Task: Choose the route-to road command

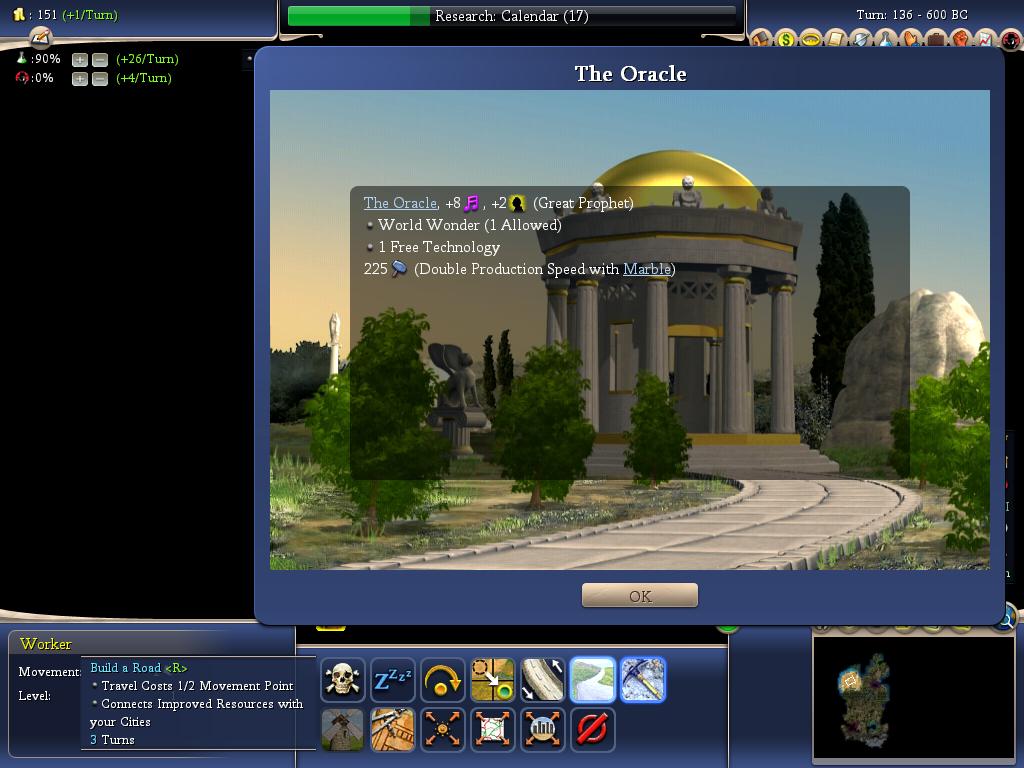Action: pos(543,680)
